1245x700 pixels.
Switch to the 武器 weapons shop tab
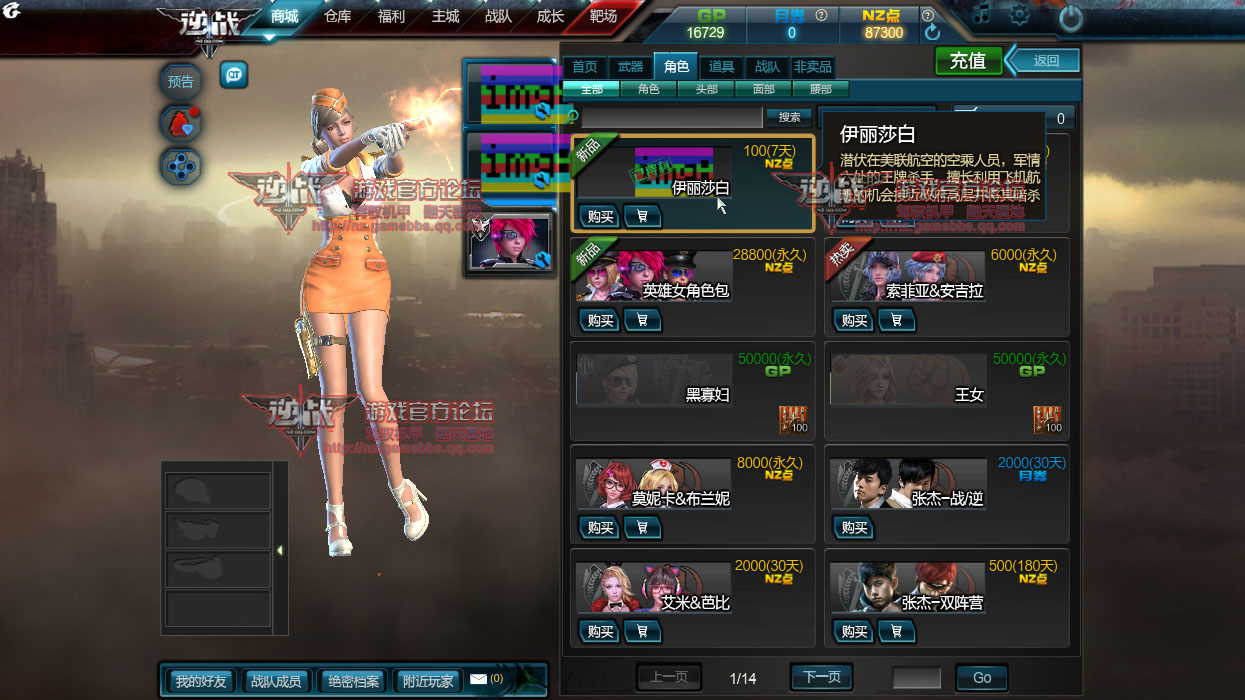tap(630, 67)
